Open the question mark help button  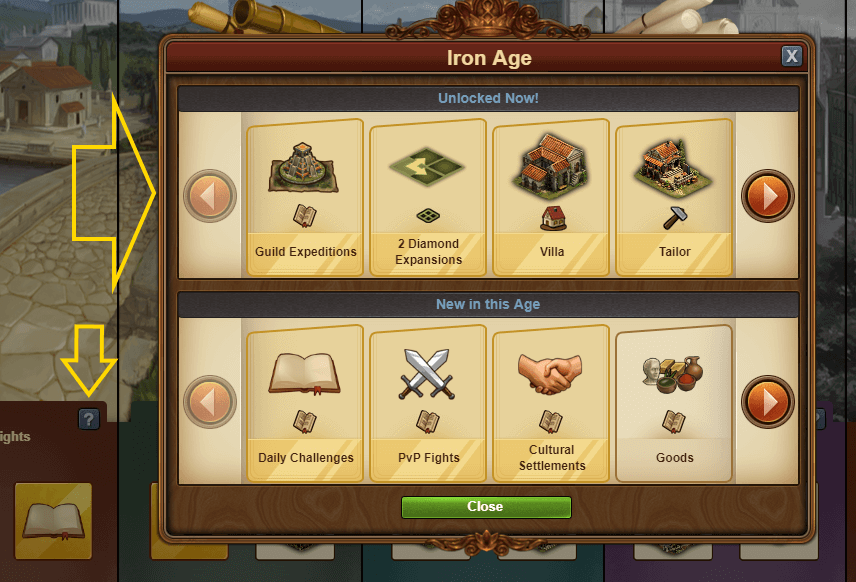pyautogui.click(x=89, y=420)
